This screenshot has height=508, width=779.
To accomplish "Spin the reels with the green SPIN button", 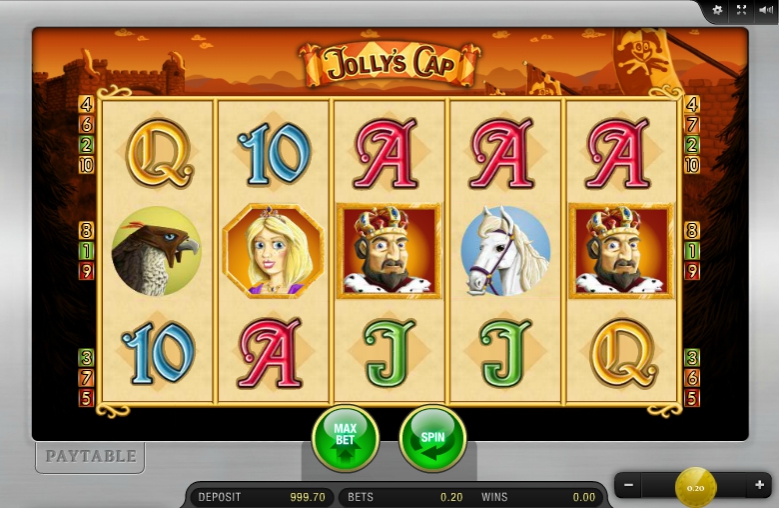I will [x=432, y=438].
